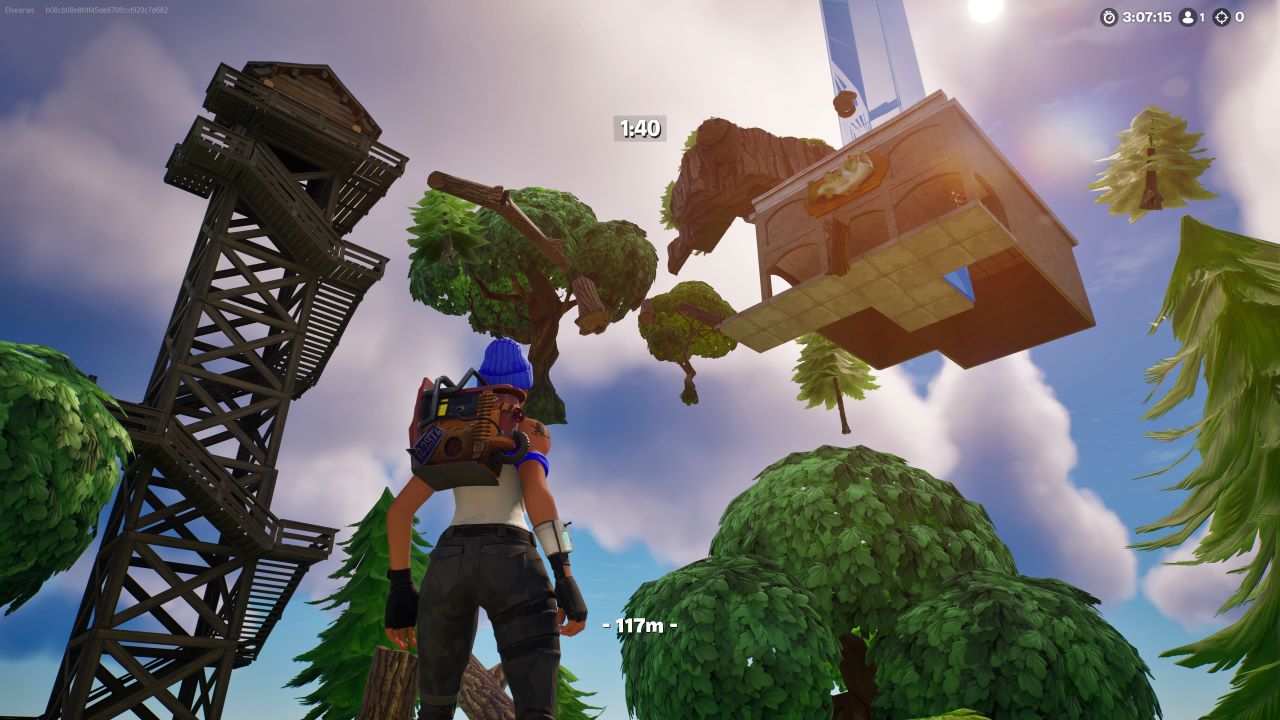
Task: Click the stopwatch timer icon
Action: click(1109, 16)
